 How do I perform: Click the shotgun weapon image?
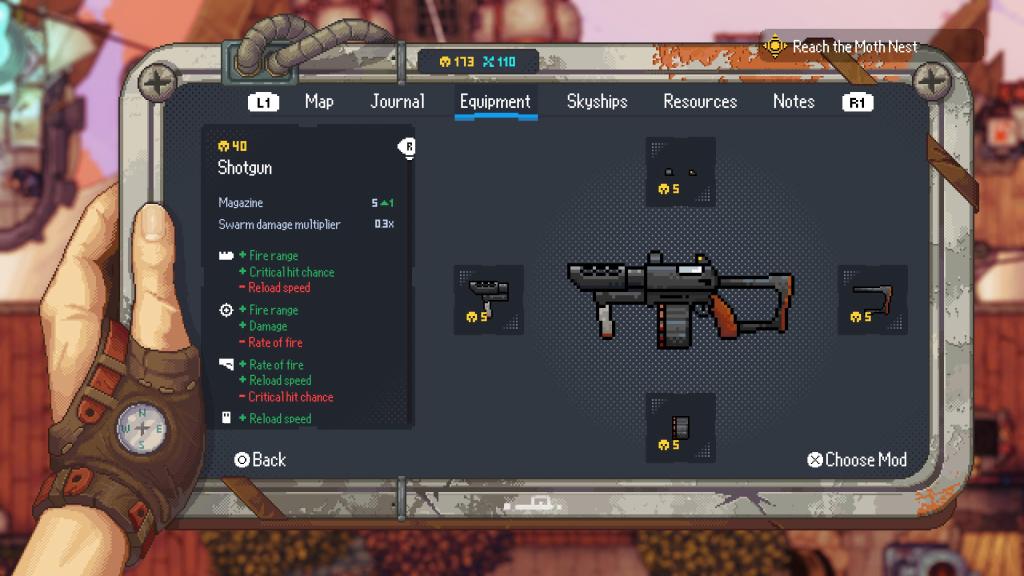680,298
